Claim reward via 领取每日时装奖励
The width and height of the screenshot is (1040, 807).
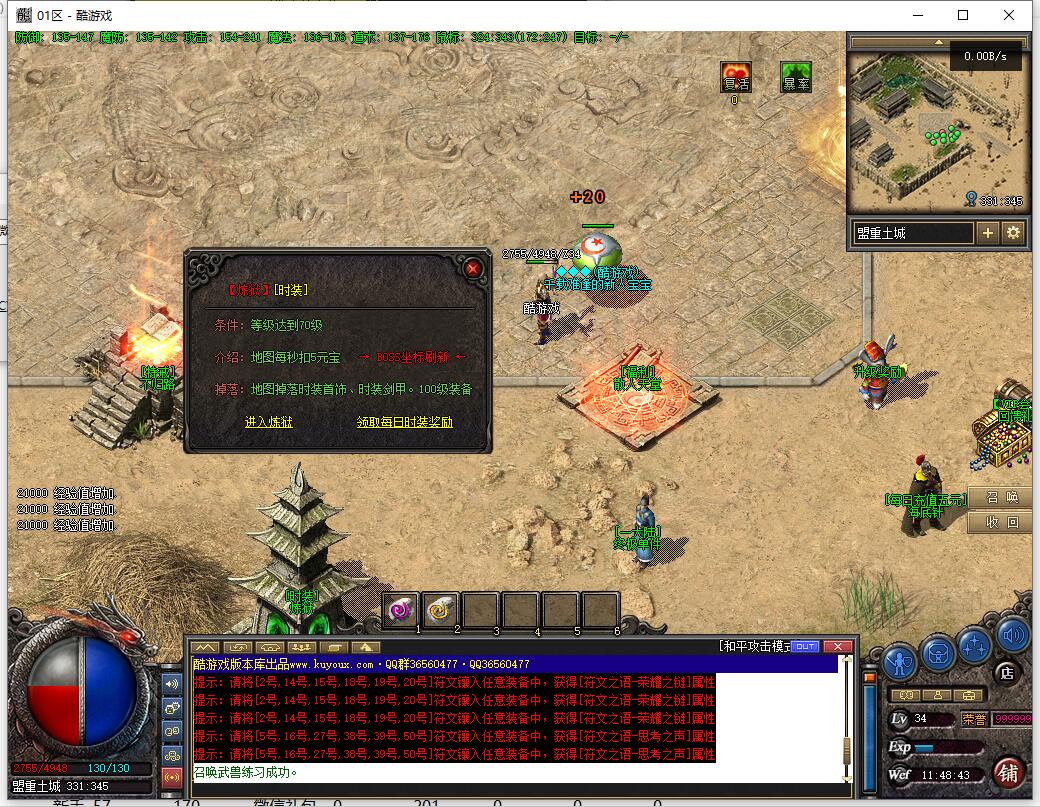pos(404,422)
